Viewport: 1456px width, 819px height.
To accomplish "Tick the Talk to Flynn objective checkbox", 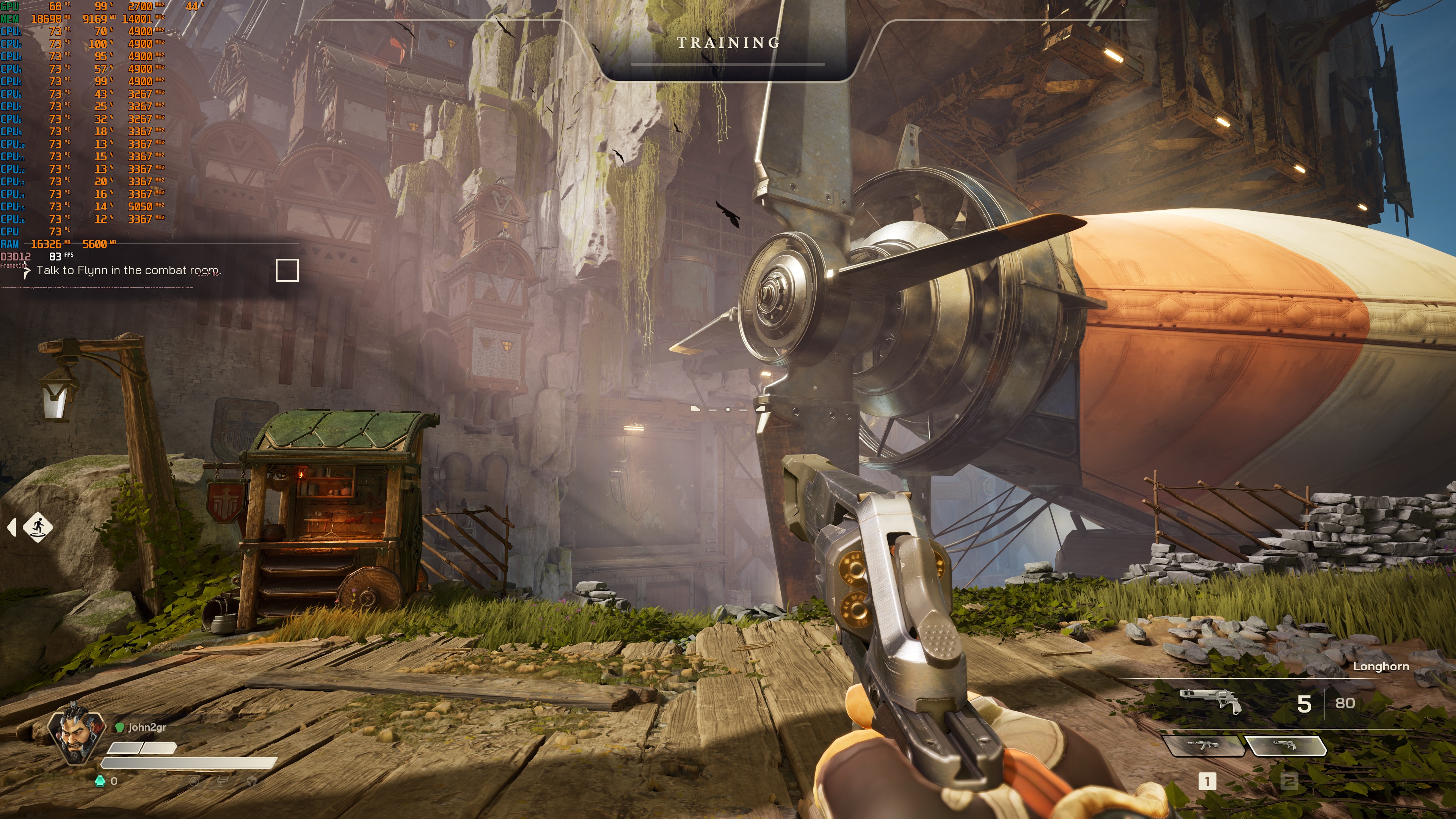I will 287,270.
